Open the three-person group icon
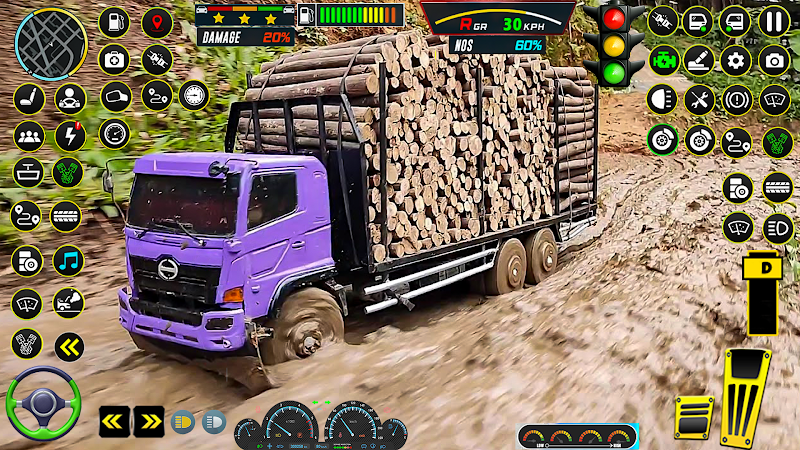The width and height of the screenshot is (800, 450). pyautogui.click(x=29, y=135)
